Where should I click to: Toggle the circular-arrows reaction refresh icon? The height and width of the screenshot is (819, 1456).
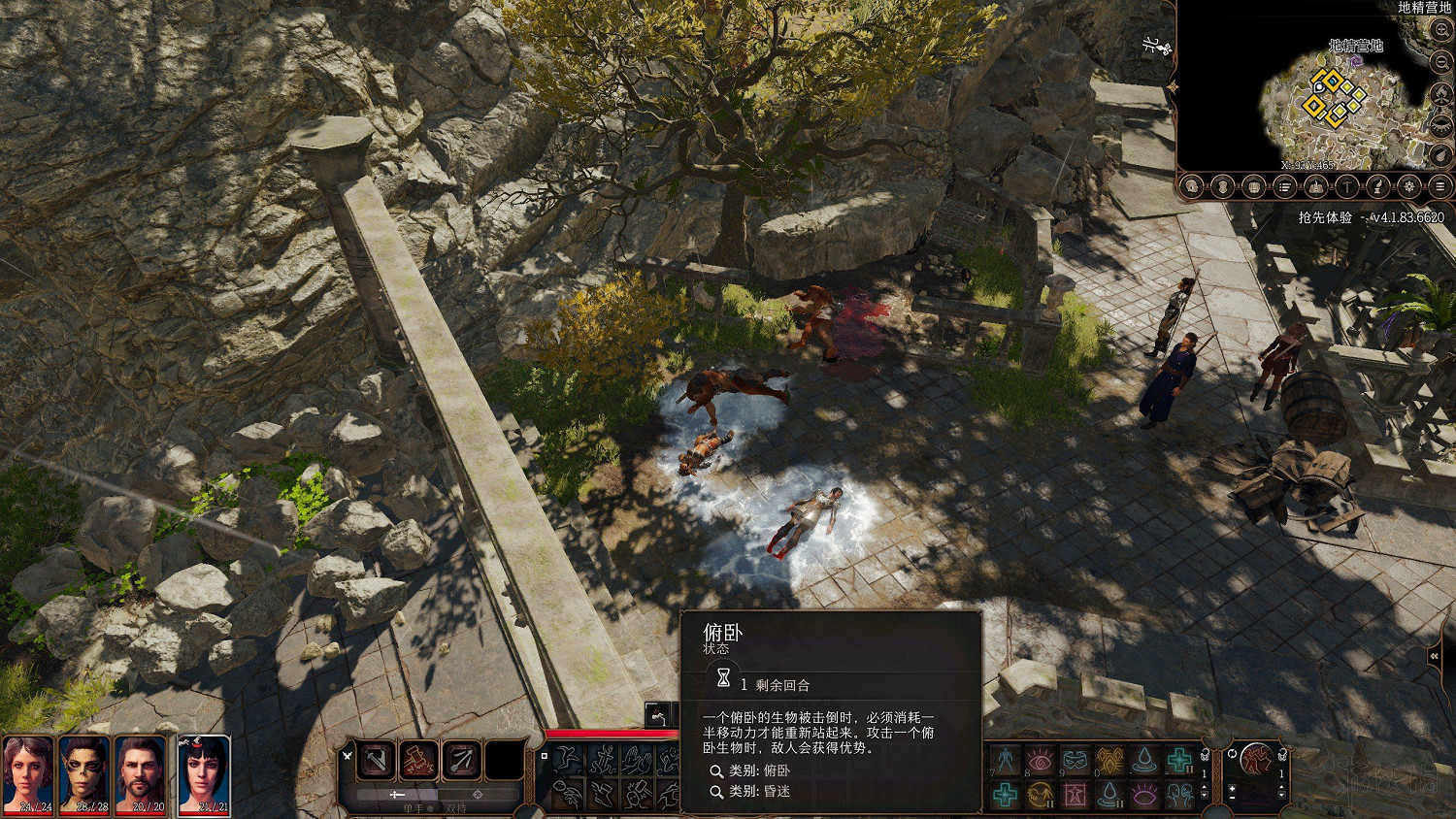(1232, 754)
